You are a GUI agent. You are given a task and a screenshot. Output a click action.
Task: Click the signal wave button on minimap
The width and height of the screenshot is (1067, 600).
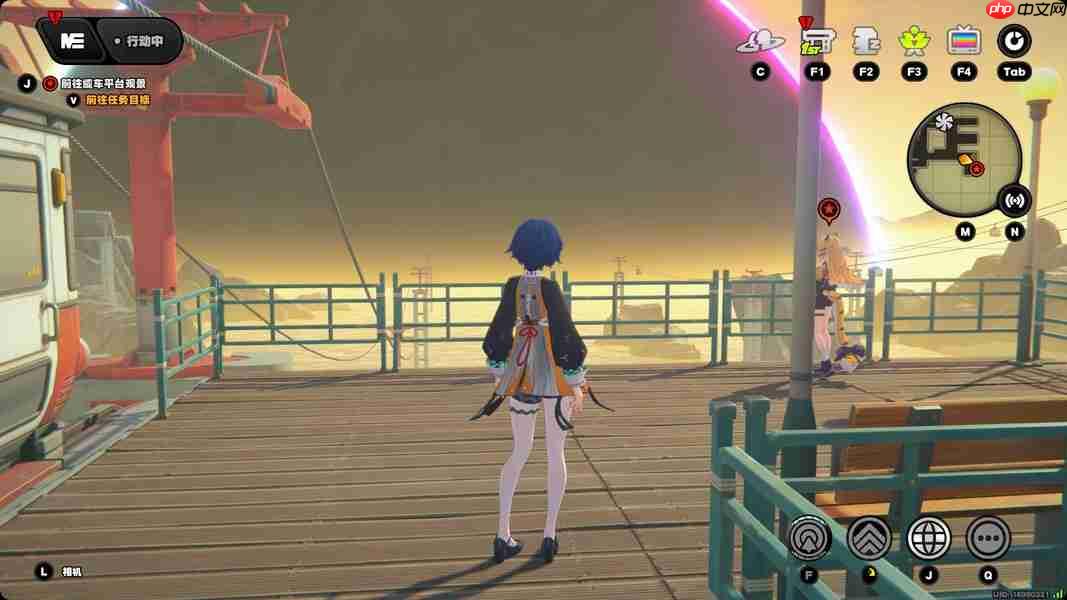[x=1015, y=200]
